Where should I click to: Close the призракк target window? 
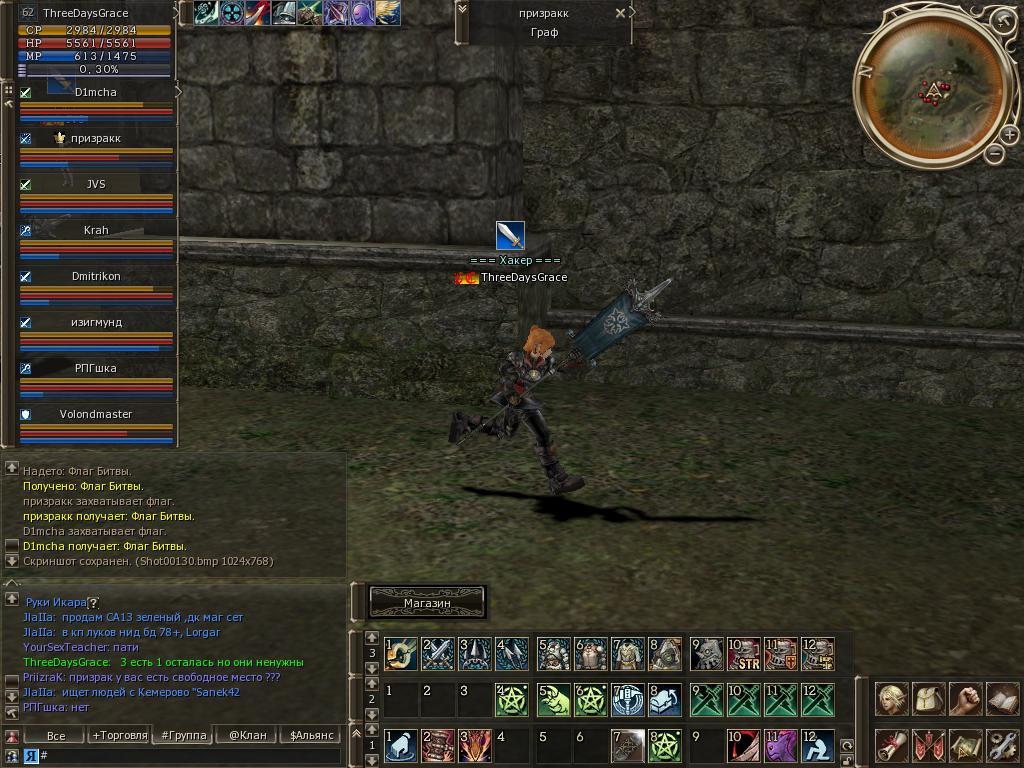[620, 13]
